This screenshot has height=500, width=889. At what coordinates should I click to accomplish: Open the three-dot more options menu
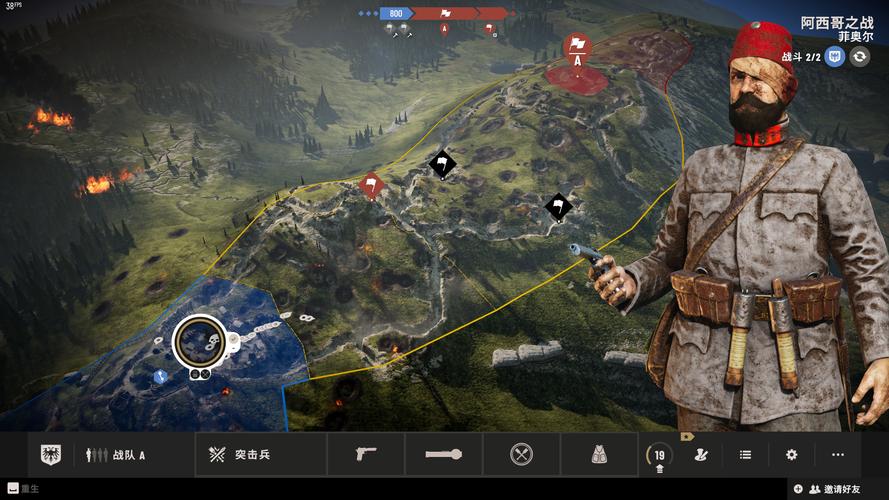click(837, 455)
